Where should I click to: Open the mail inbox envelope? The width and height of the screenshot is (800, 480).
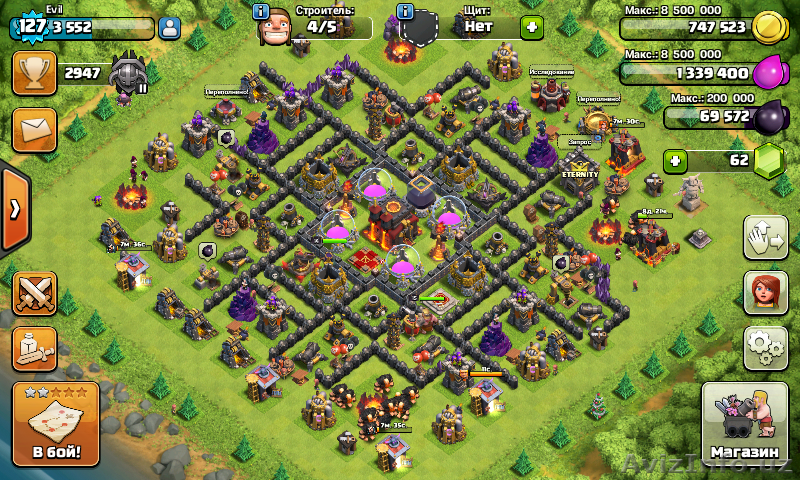[34, 130]
